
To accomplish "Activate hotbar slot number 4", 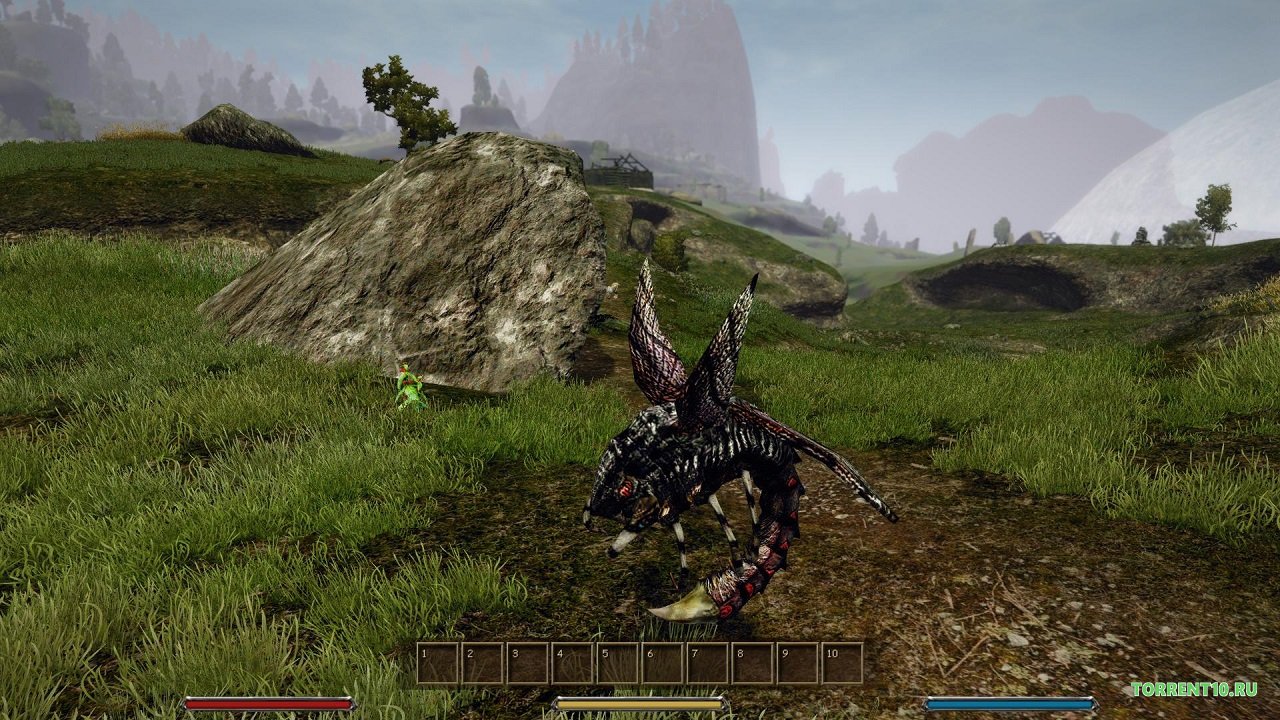I will (573, 663).
